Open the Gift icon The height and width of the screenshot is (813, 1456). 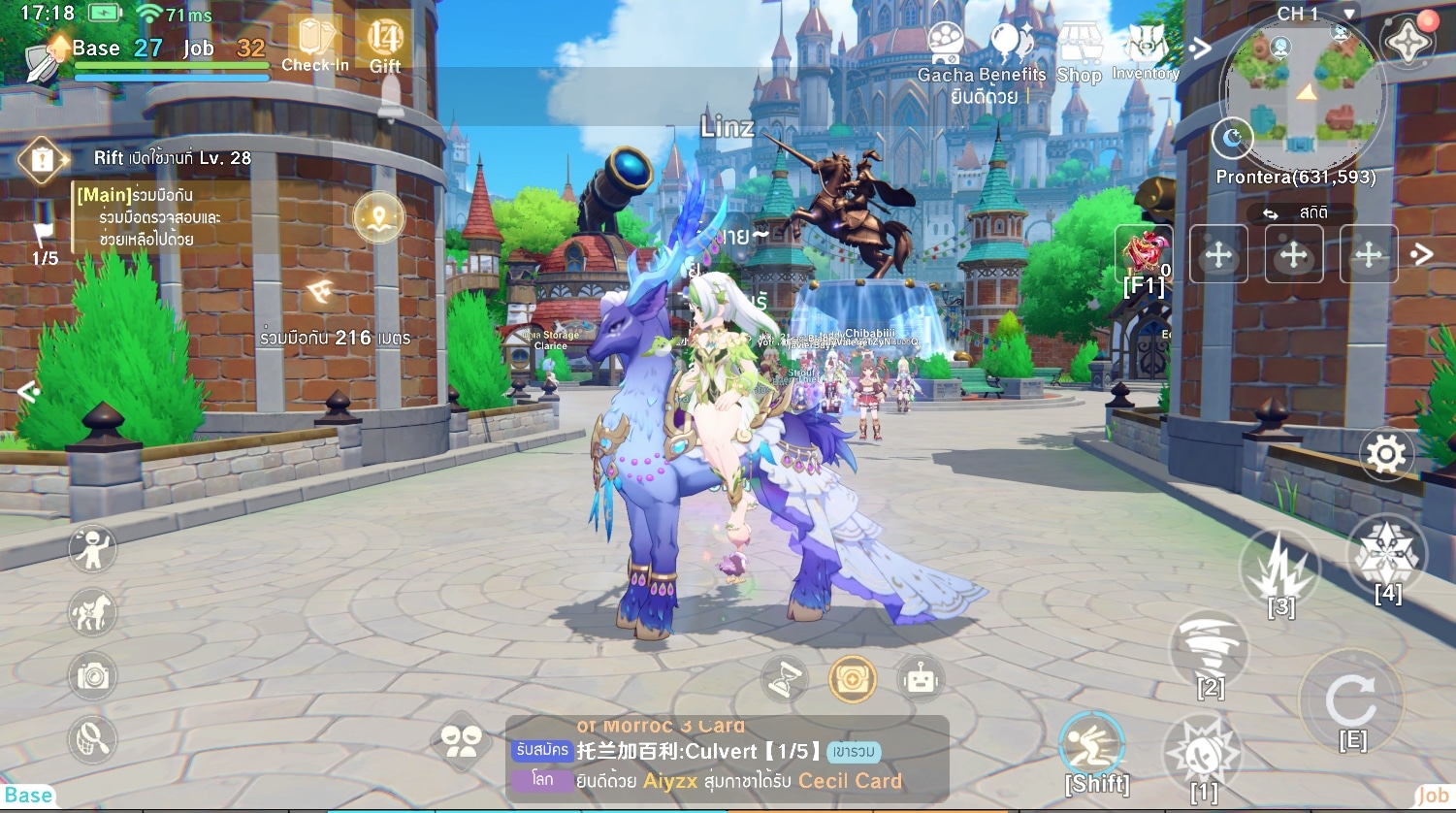tap(385, 44)
